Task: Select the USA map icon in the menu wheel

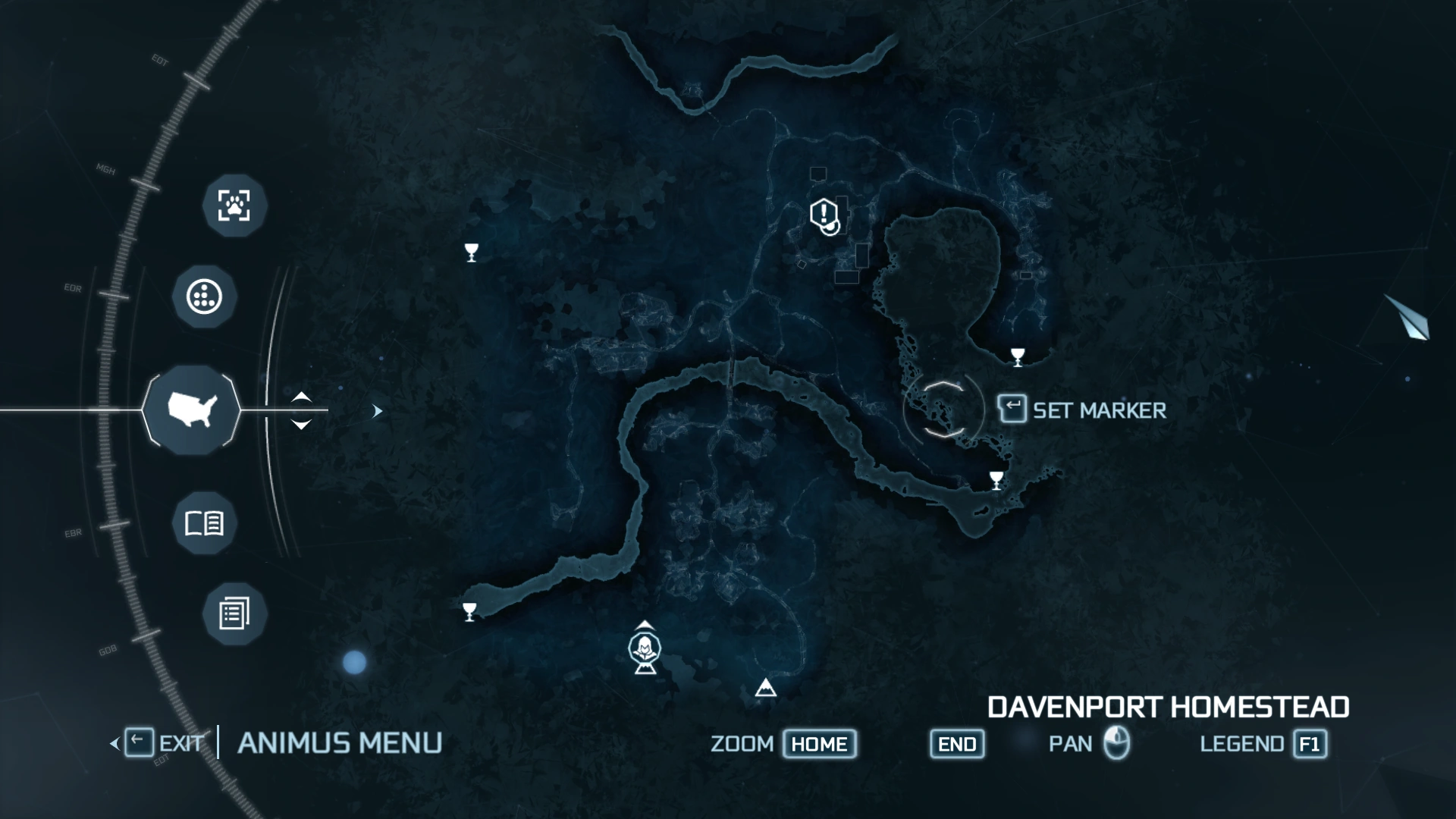Action: [193, 409]
